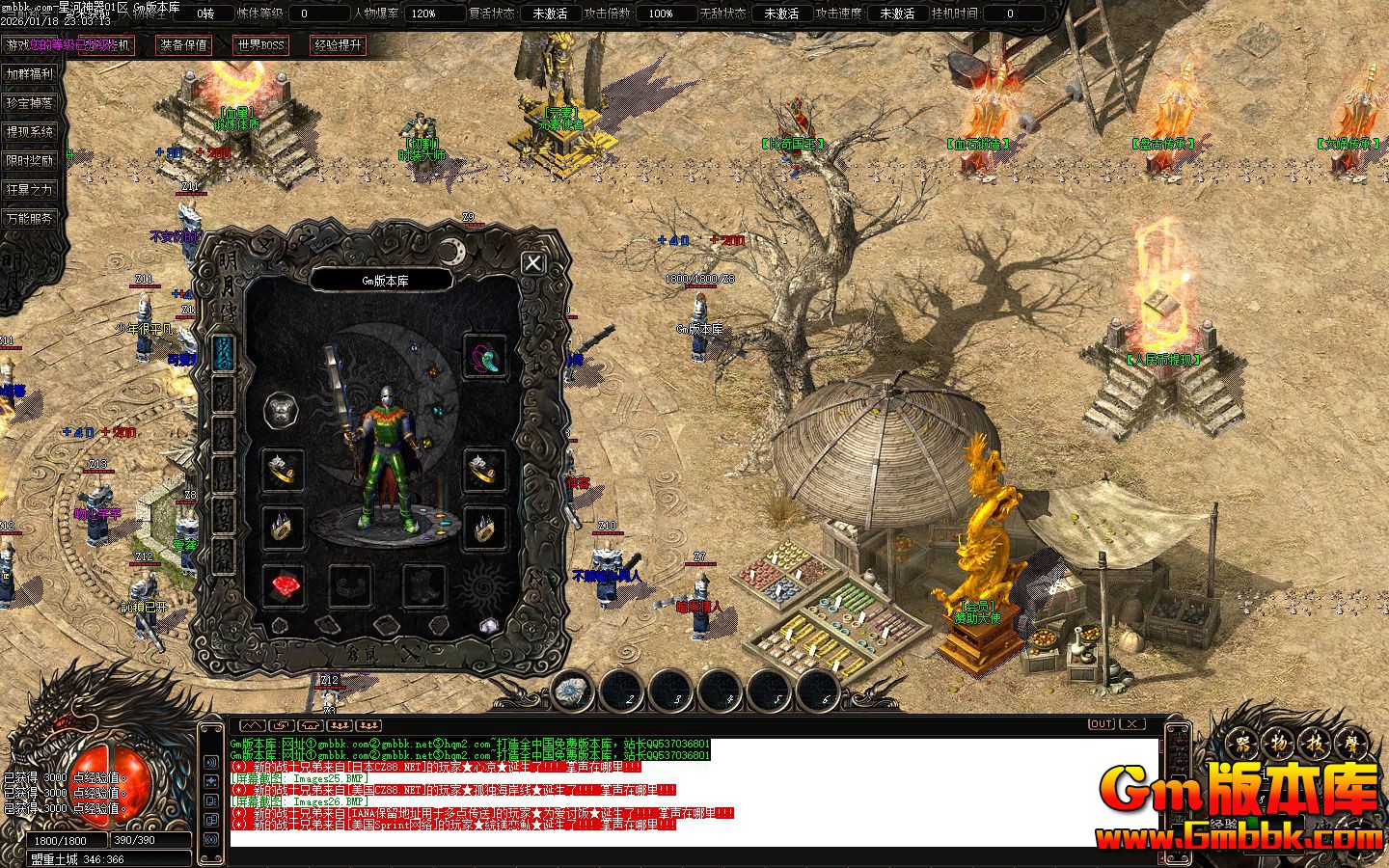
Task: Open the 提现系统 menu entry
Action: [29, 132]
